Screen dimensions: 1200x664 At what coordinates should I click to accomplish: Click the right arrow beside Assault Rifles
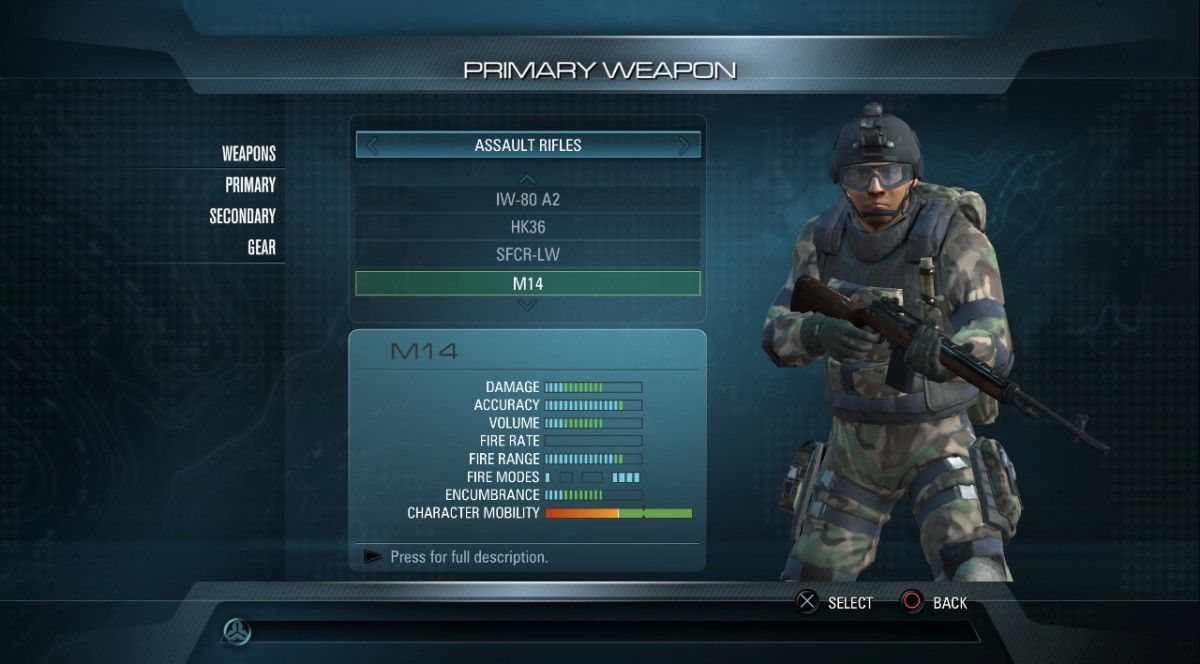coord(685,146)
